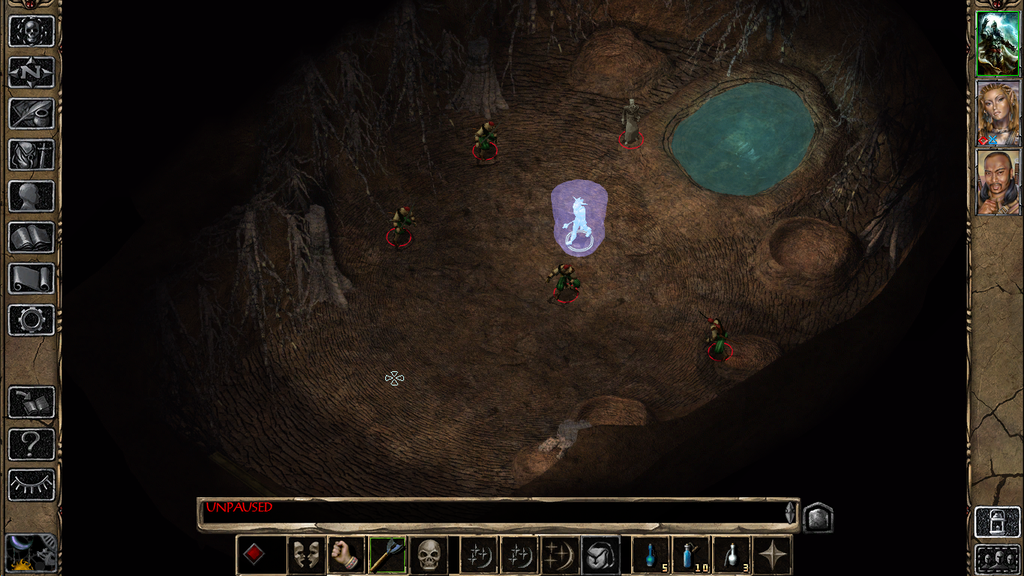Open the area map with the compass button

[31, 72]
